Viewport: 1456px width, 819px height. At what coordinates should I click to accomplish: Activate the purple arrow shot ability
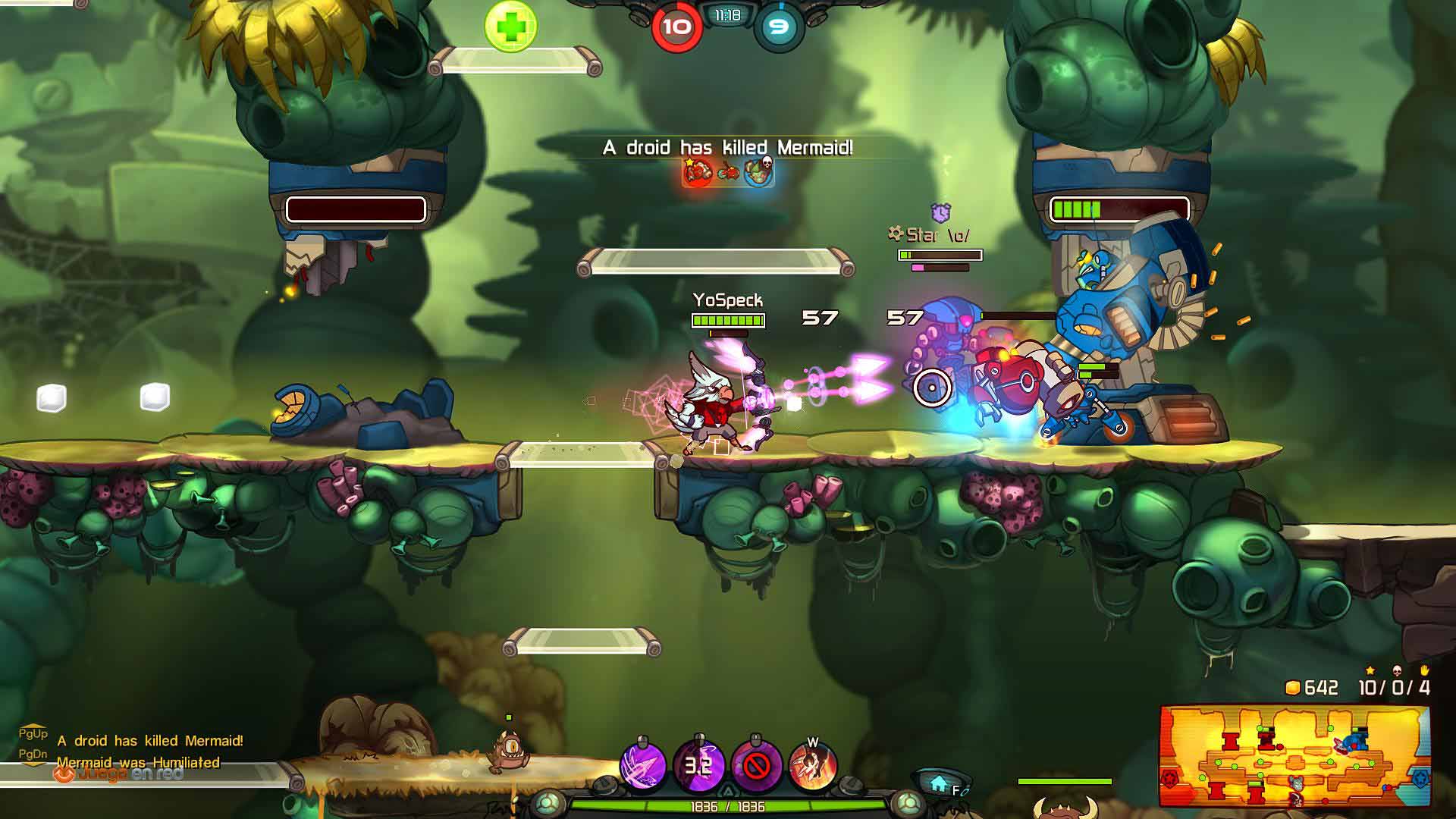(x=643, y=766)
